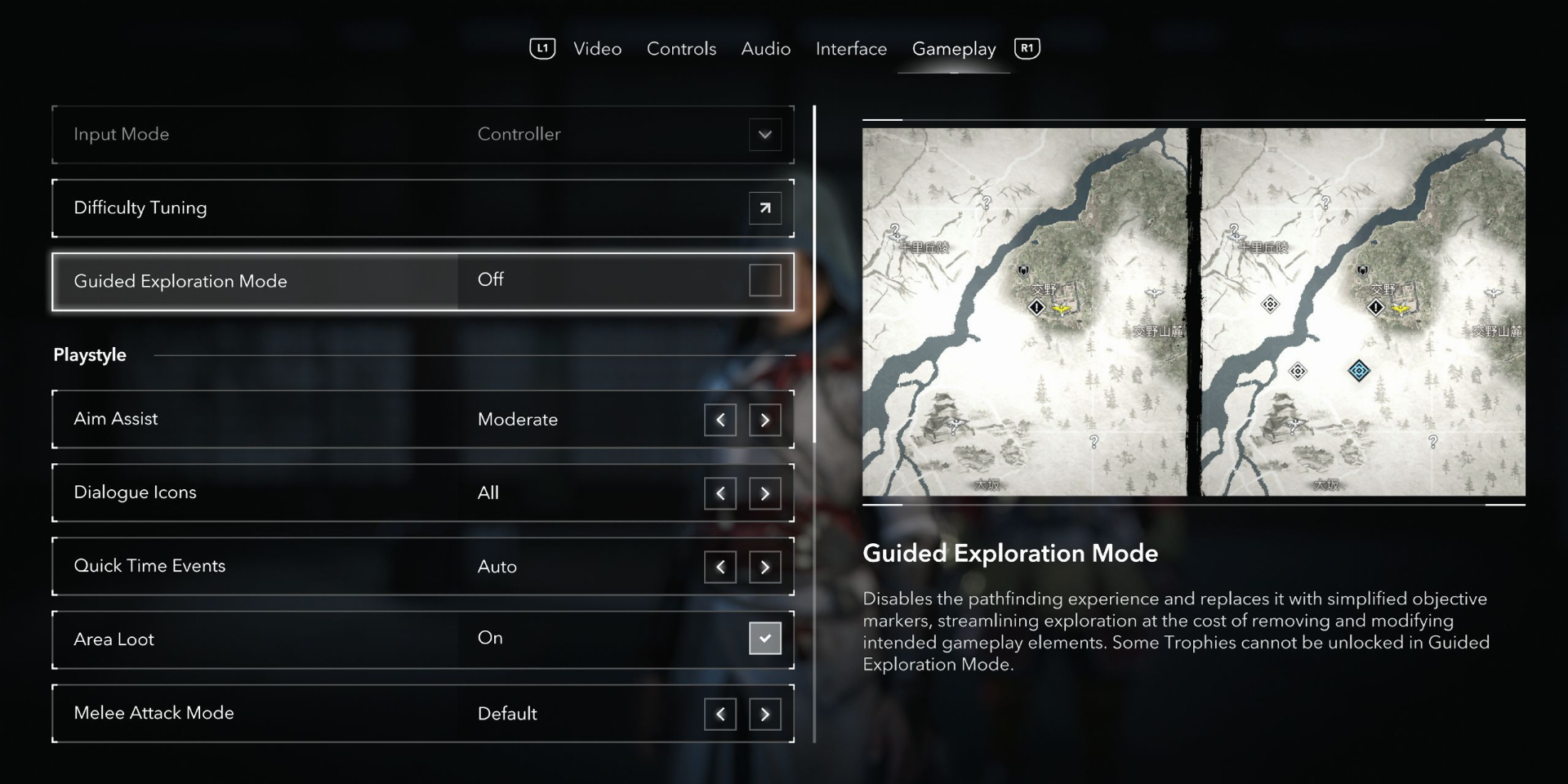
Task: Go to the Interface tab
Action: pyautogui.click(x=851, y=49)
